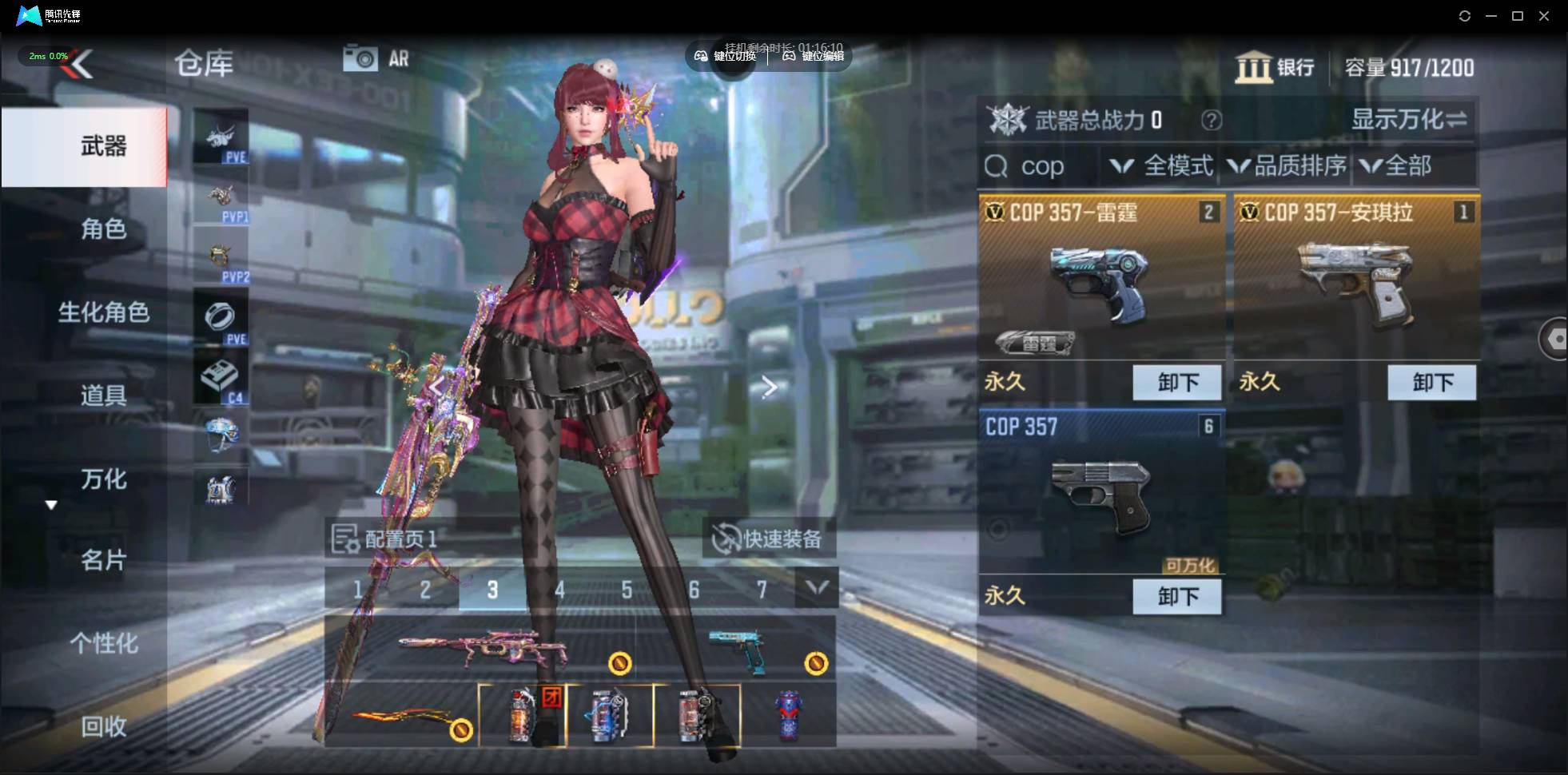Open the 银行 bank

[x=1275, y=68]
